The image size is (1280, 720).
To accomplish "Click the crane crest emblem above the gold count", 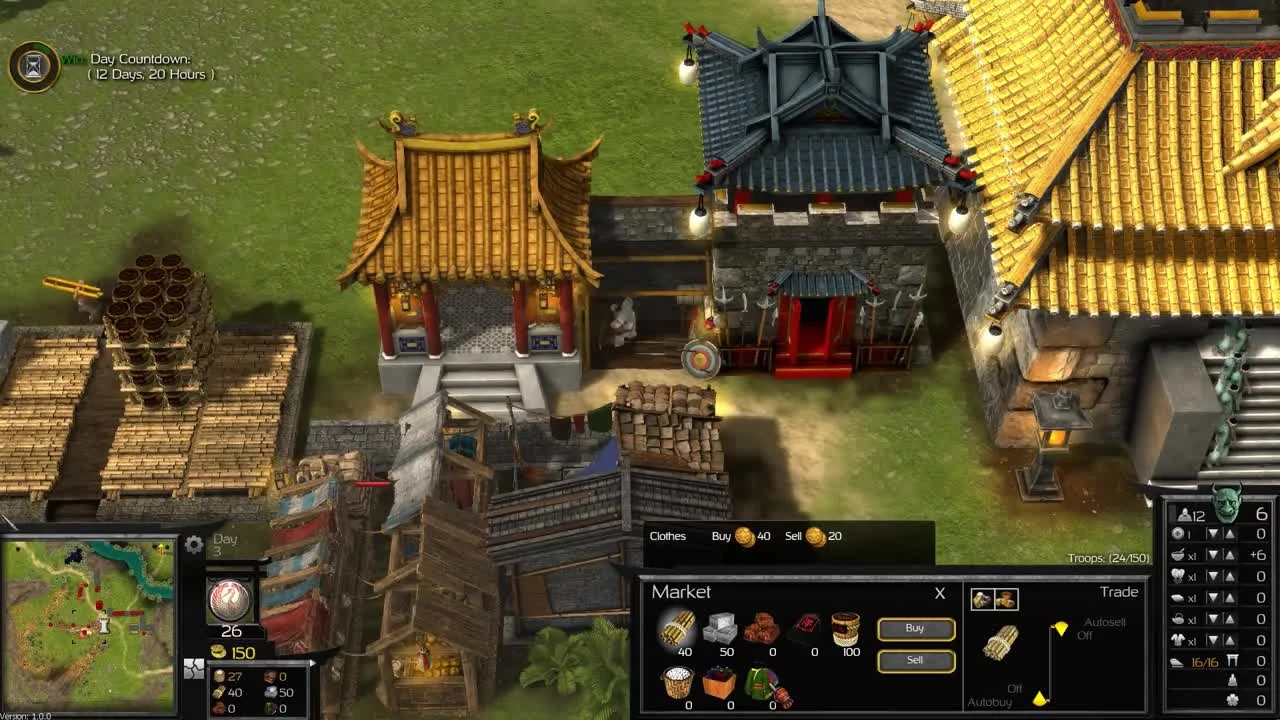I will [x=231, y=598].
